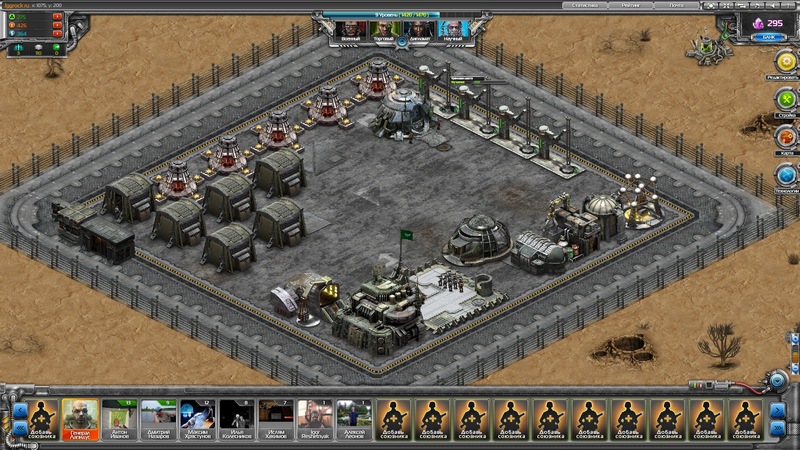This screenshot has height=450, width=800.
Task: Open the Статистика menu
Action: point(588,5)
